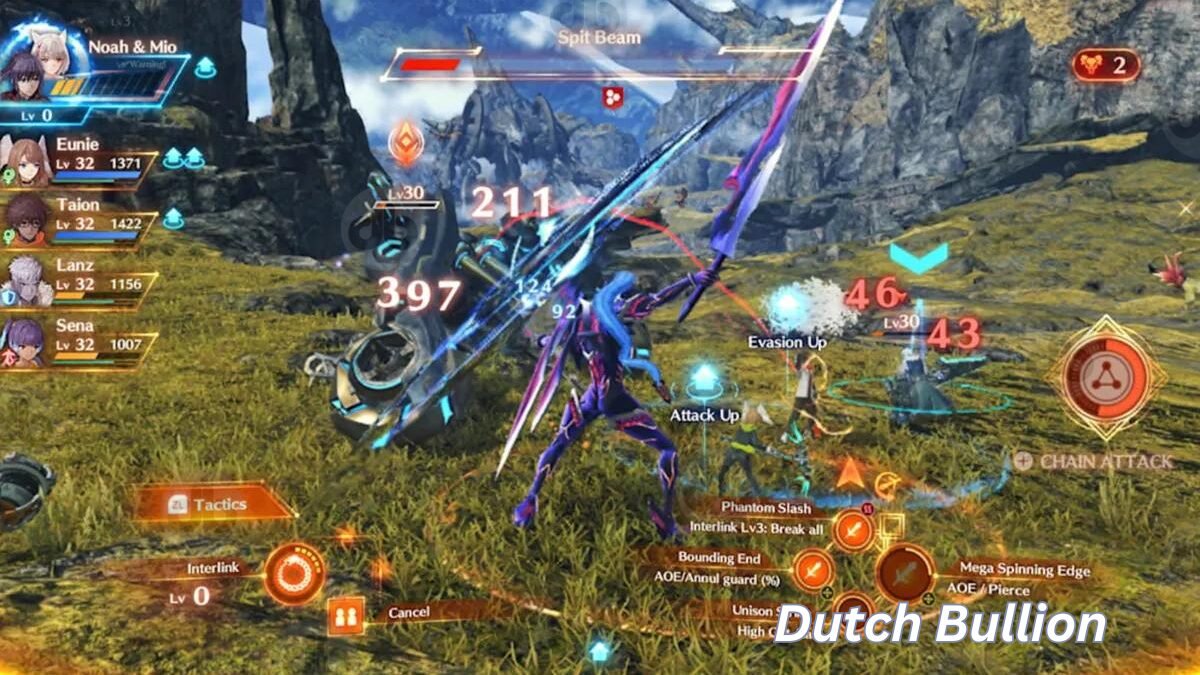
Task: Choose Taion in the party list
Action: click(x=28, y=220)
